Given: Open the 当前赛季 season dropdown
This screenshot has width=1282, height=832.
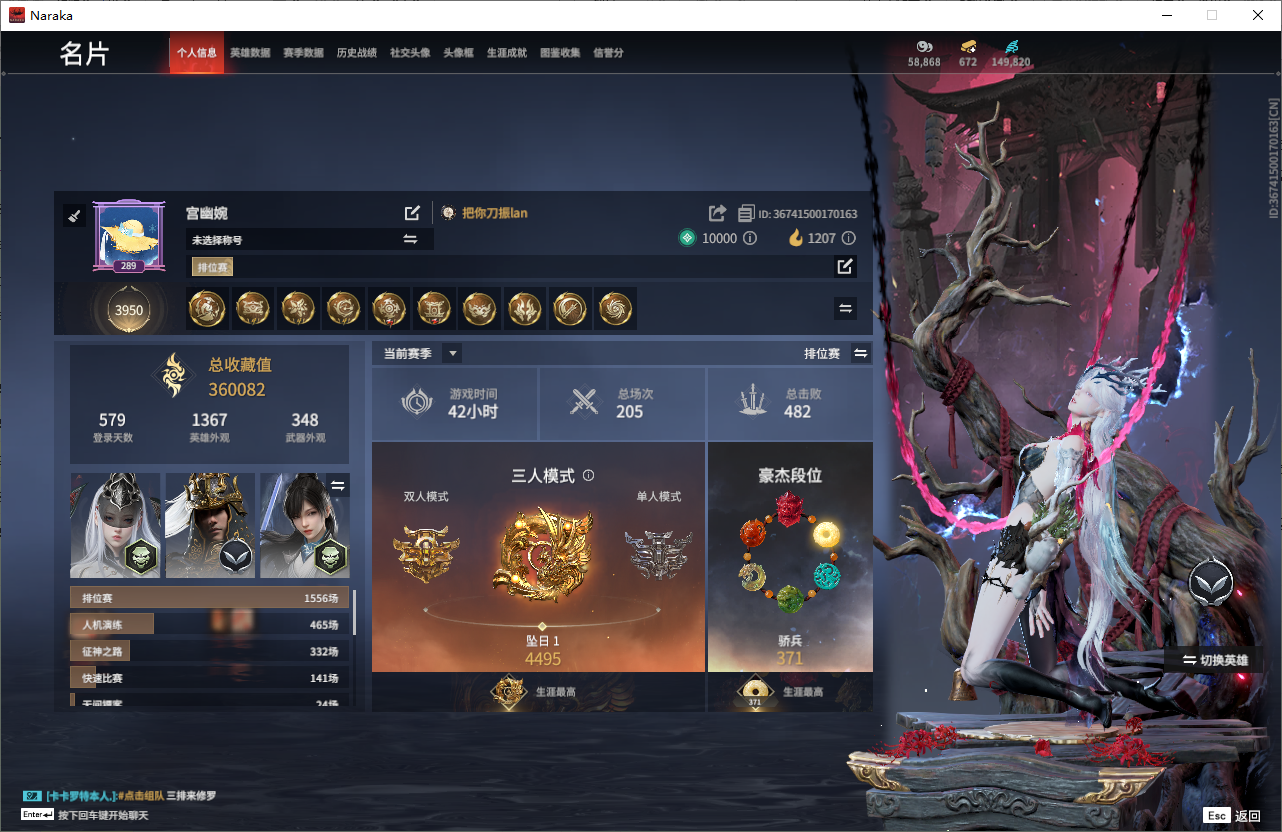Looking at the screenshot, I should click(x=453, y=353).
